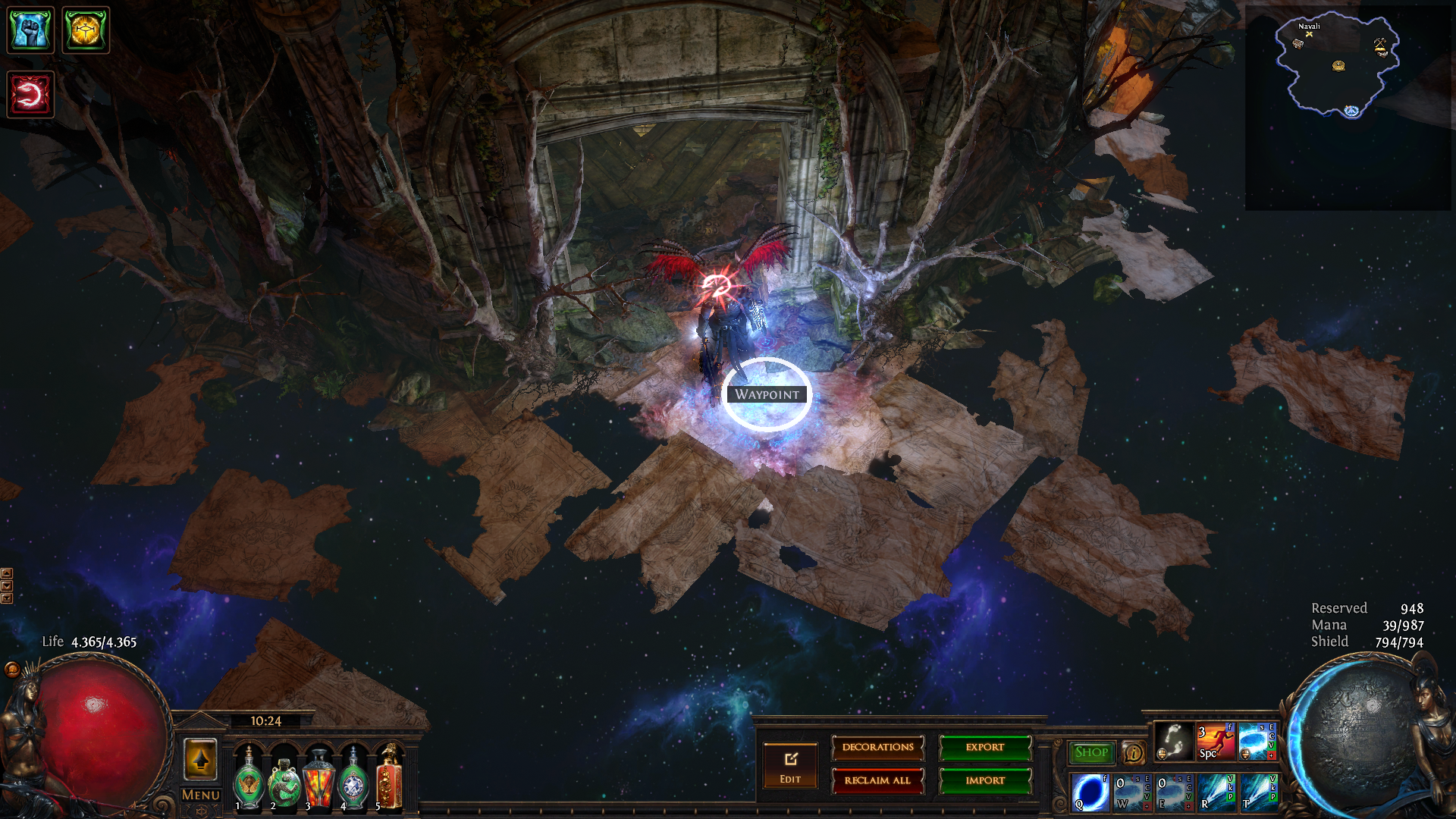The width and height of the screenshot is (1456, 819).
Task: Click the Export hideout button
Action: pyautogui.click(x=985, y=748)
